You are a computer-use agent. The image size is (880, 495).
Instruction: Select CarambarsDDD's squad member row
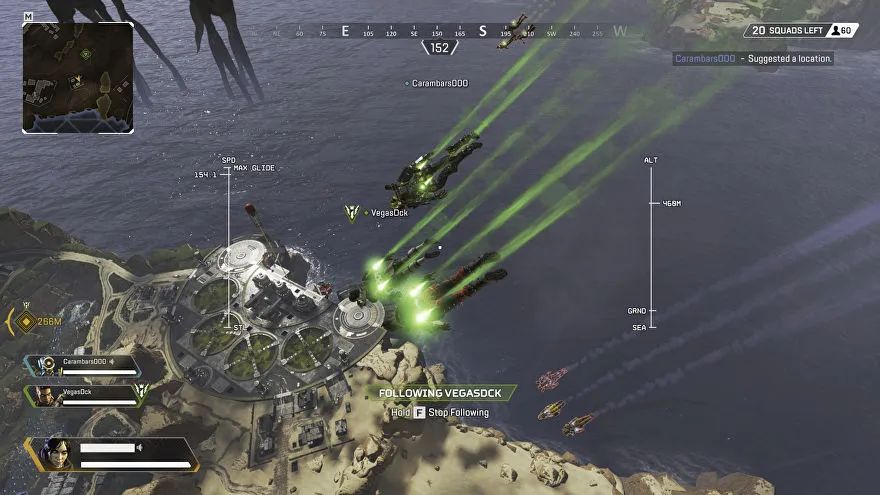pos(85,365)
